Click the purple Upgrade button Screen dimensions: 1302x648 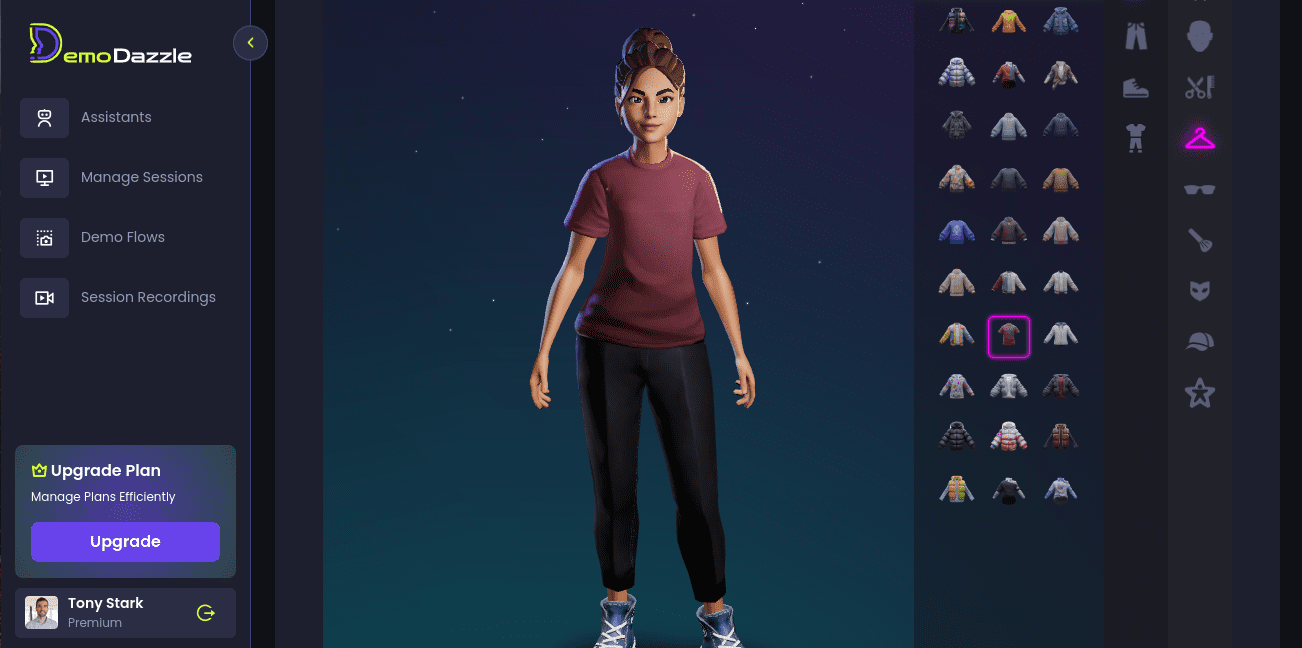coord(125,542)
